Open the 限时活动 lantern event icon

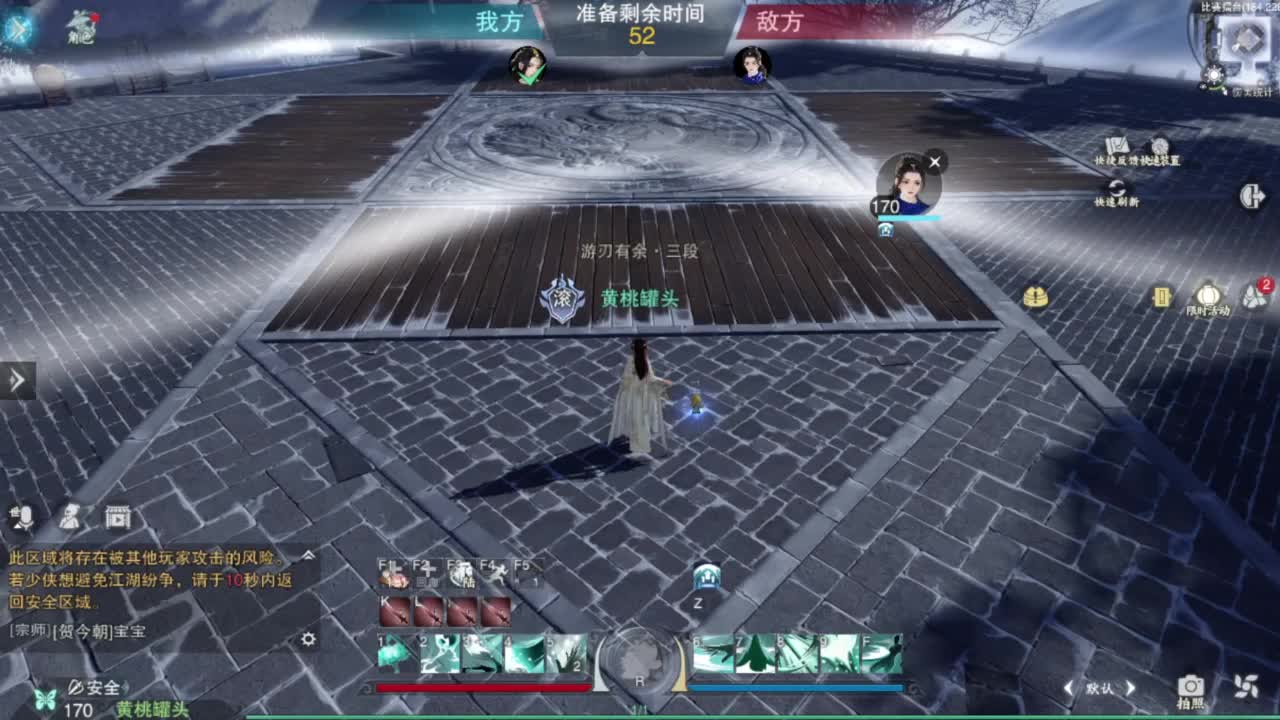pyautogui.click(x=1210, y=294)
